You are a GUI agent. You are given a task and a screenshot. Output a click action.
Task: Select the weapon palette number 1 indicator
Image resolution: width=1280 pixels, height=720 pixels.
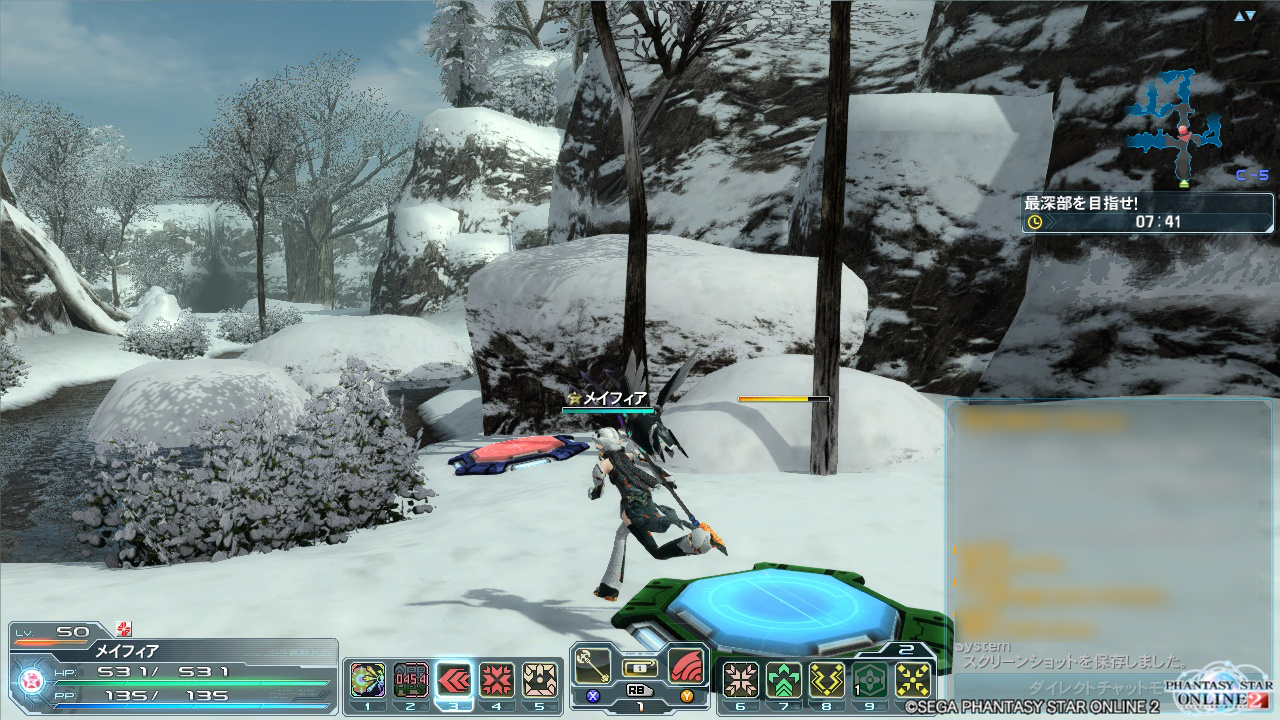(640, 704)
